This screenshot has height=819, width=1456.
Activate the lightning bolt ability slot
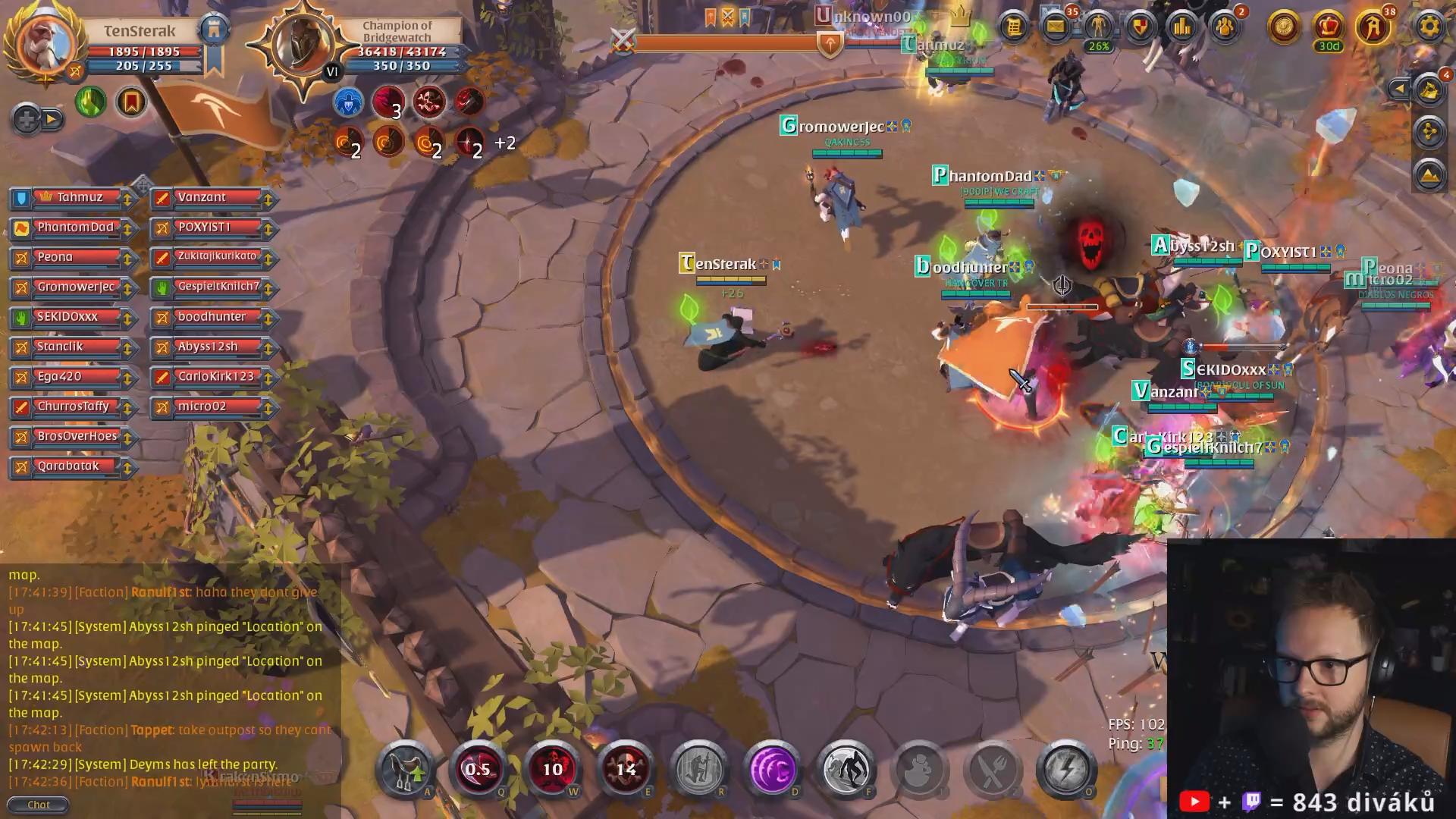(x=1065, y=769)
